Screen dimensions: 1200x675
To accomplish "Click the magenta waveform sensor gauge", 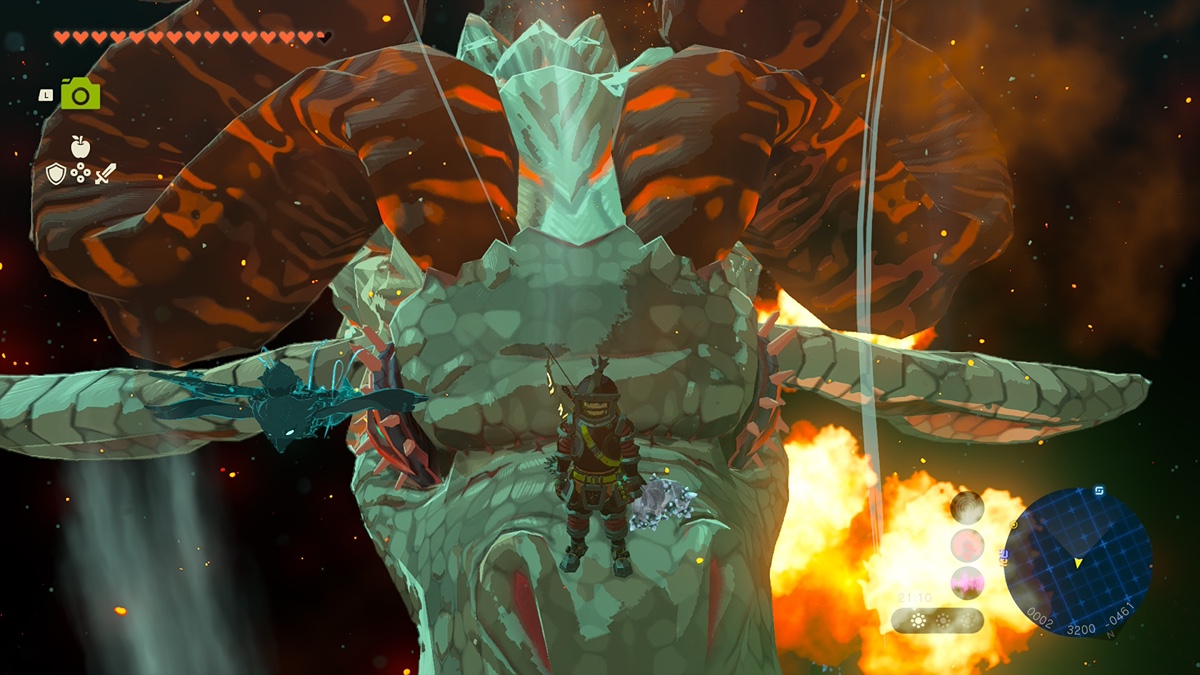I will tap(967, 582).
